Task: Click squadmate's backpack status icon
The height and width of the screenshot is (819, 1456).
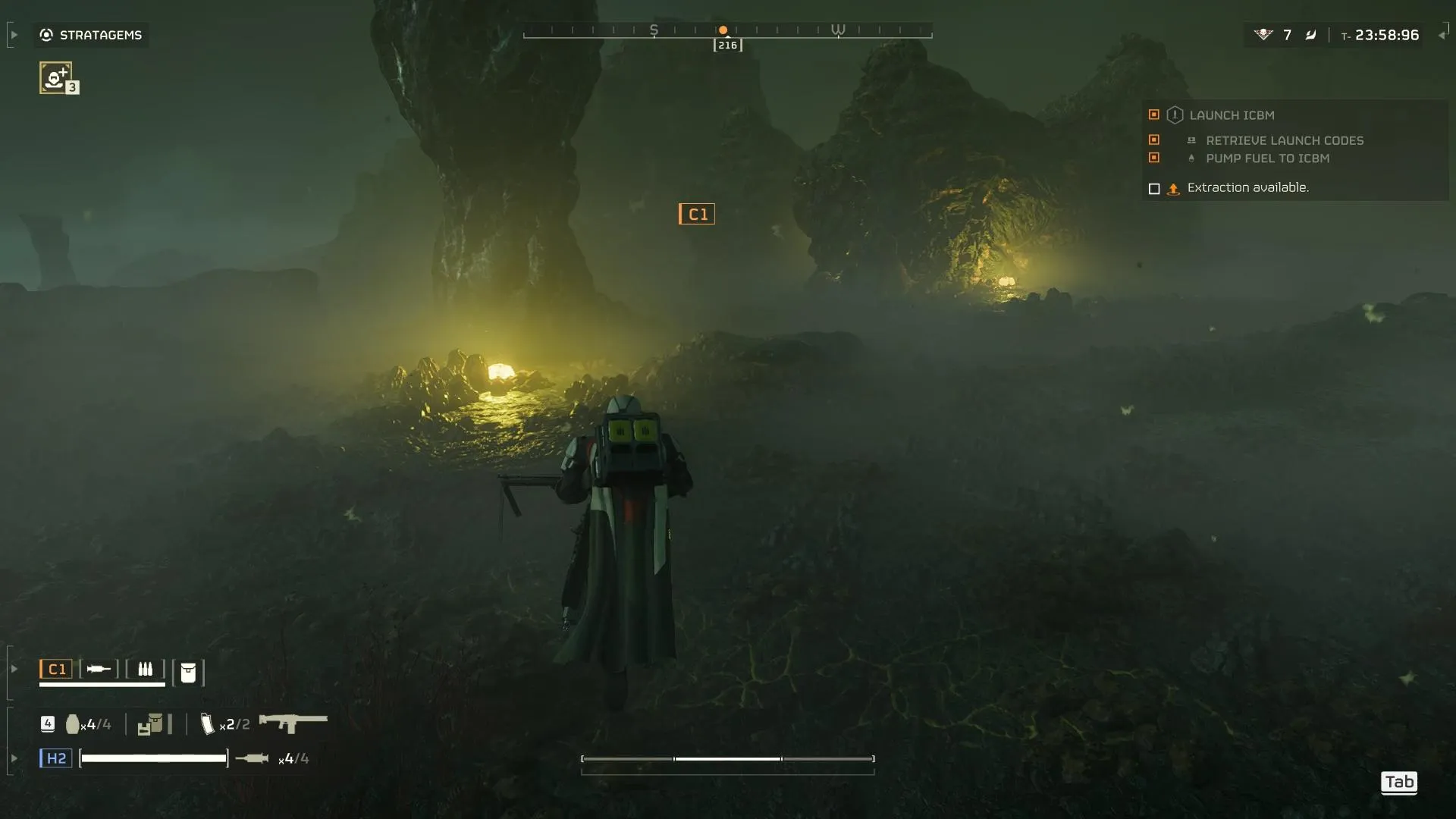Action: tap(188, 672)
